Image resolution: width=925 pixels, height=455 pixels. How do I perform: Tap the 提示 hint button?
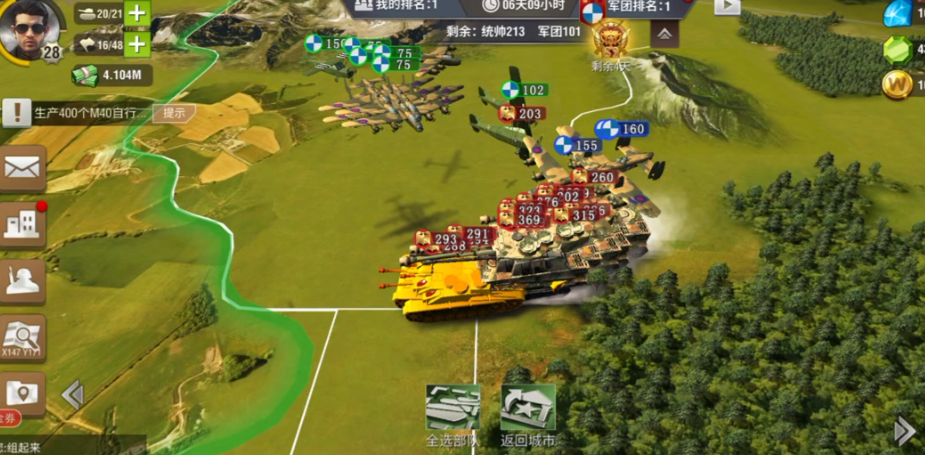174,113
